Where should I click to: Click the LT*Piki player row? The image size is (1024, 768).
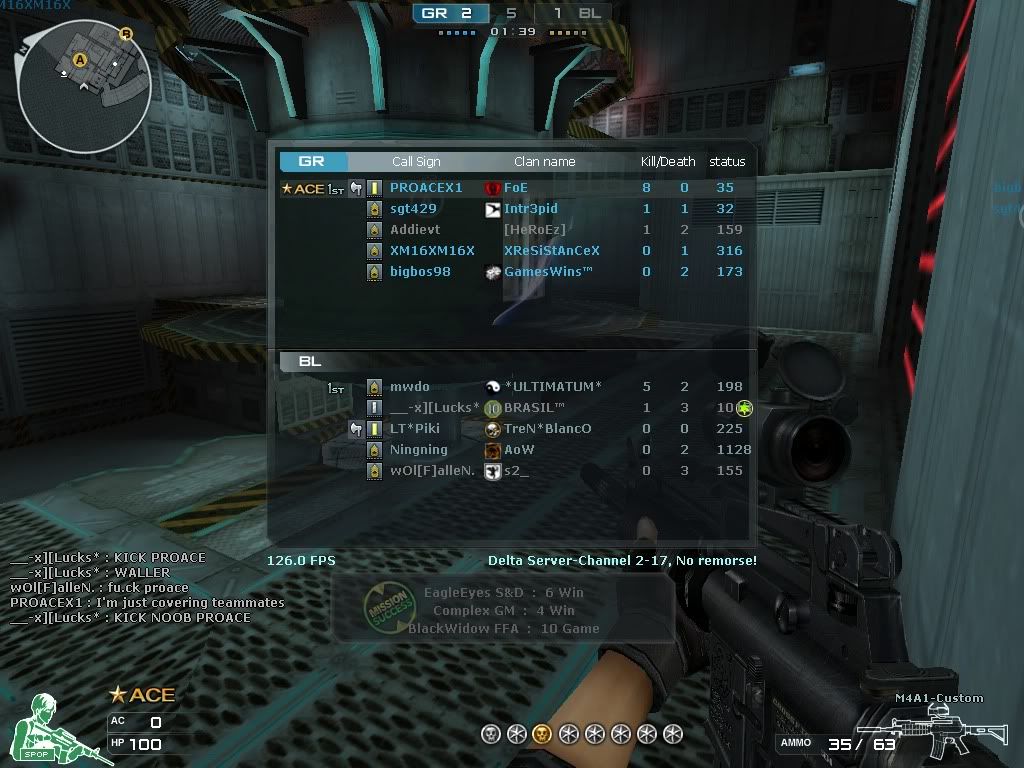[414, 429]
